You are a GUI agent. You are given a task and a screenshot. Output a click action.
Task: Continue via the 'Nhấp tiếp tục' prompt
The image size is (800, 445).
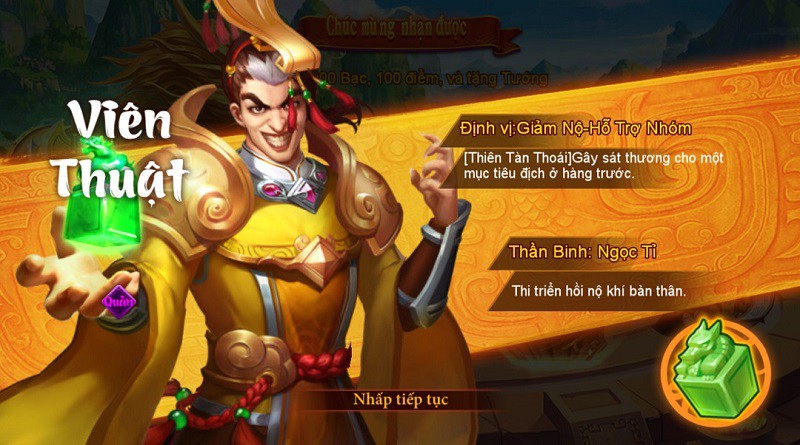point(400,400)
